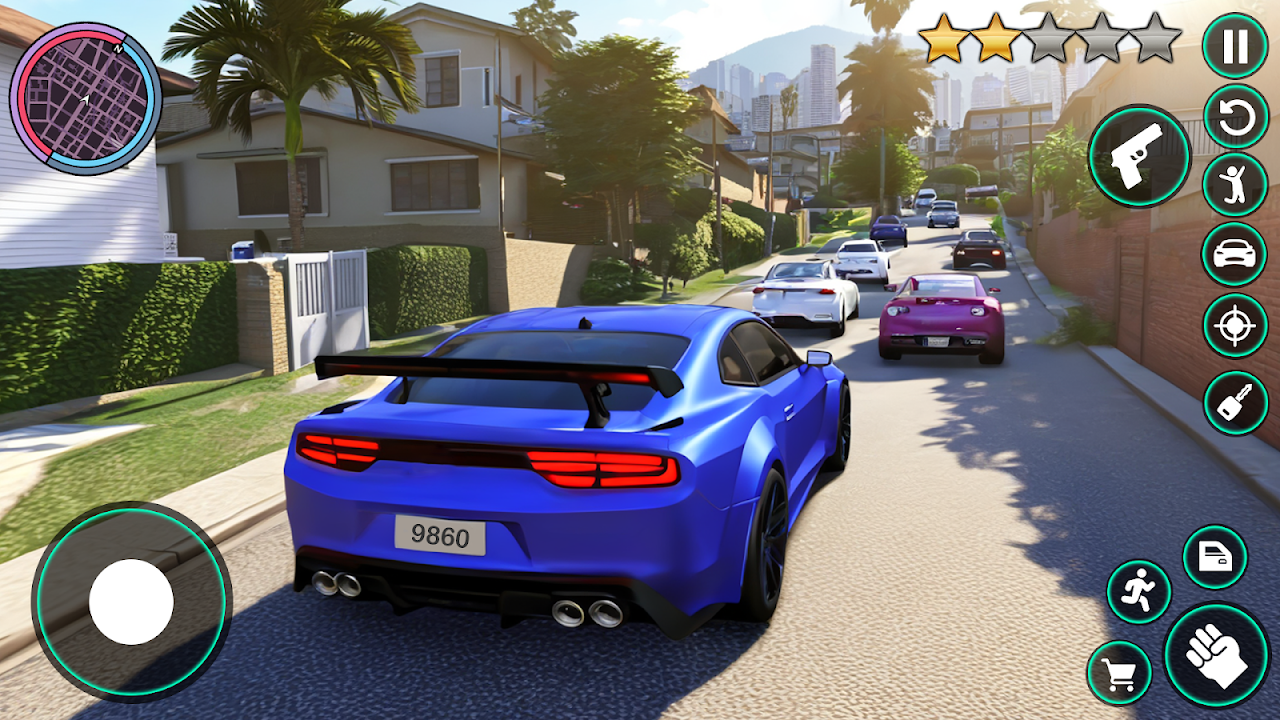The image size is (1280, 720).
Task: Tap the circular arrow reset button
Action: pos(1235,117)
